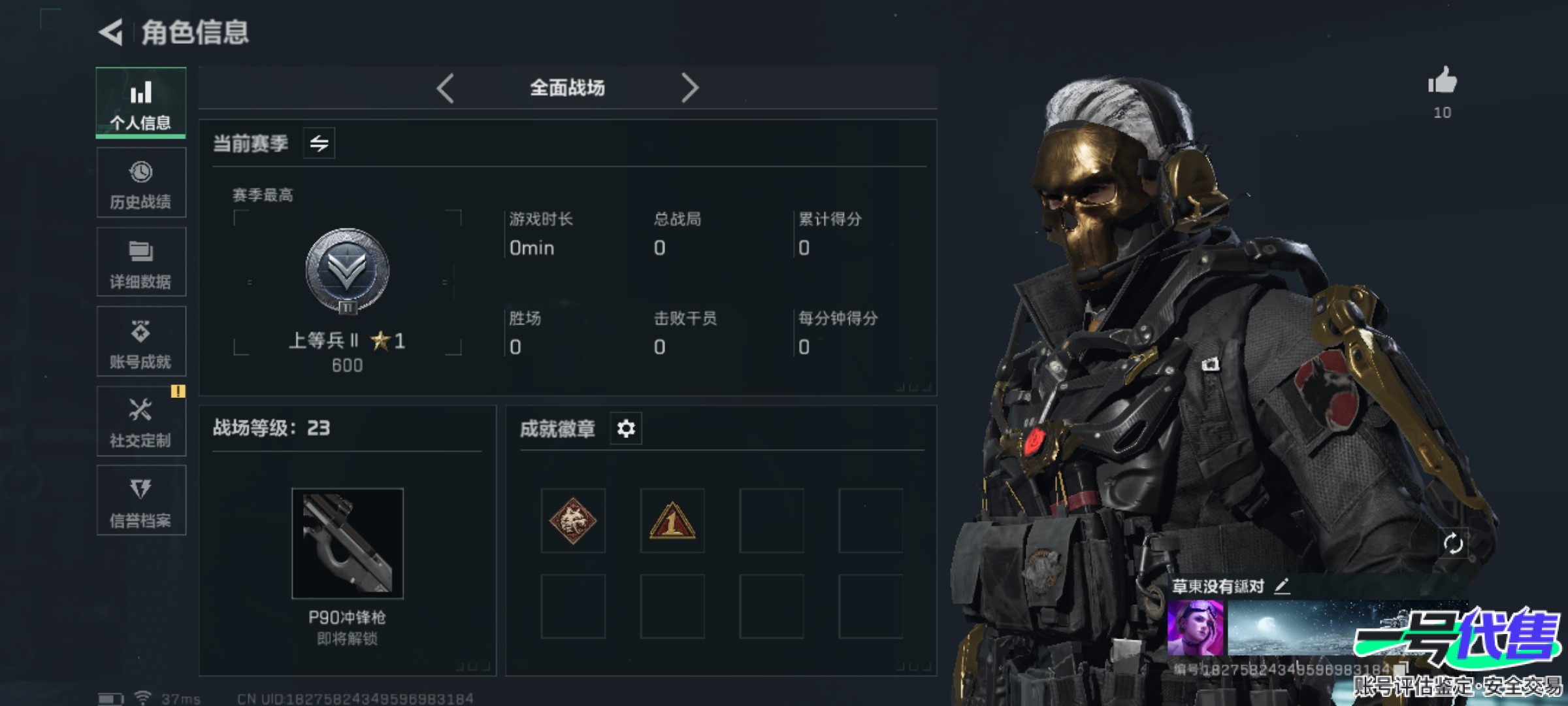Give a thumbs-up like to this player
1568x706 pixels.
click(x=1443, y=82)
